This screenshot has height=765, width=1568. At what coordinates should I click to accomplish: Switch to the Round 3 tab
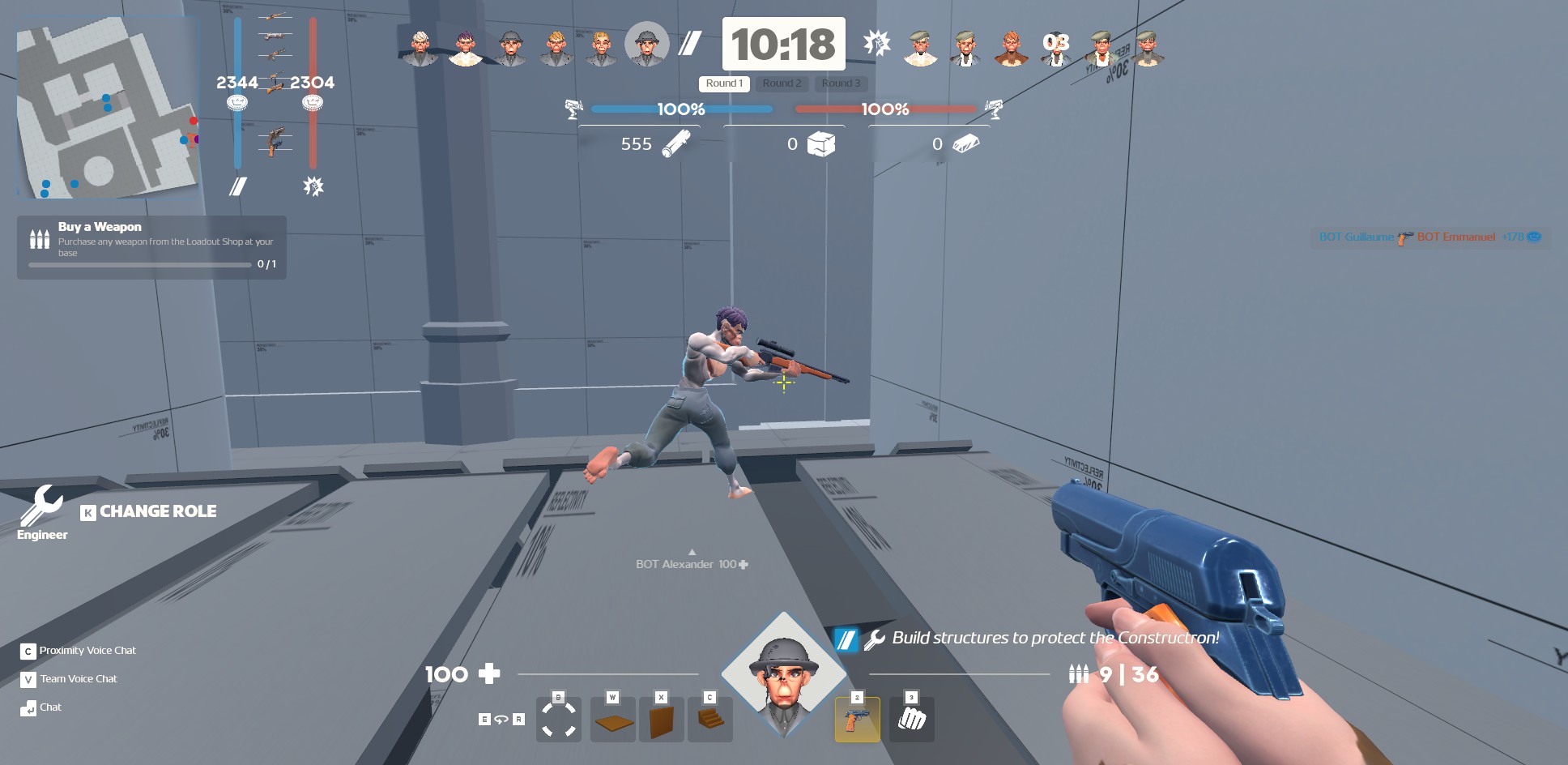click(x=841, y=83)
